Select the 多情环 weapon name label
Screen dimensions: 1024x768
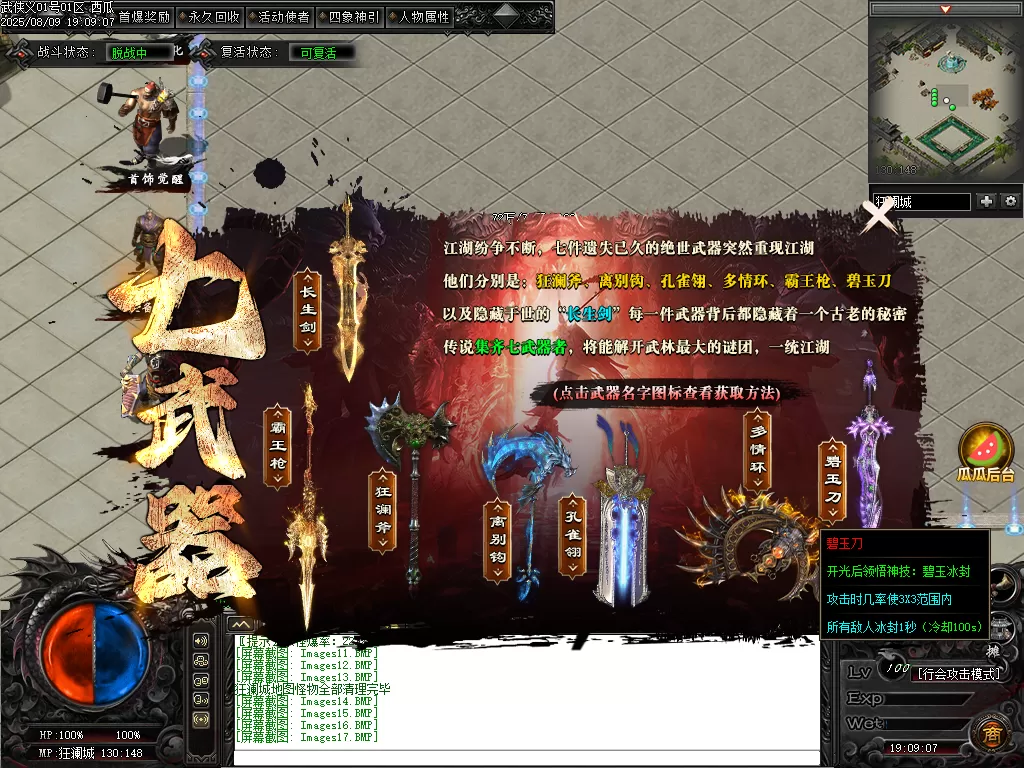pyautogui.click(x=759, y=453)
